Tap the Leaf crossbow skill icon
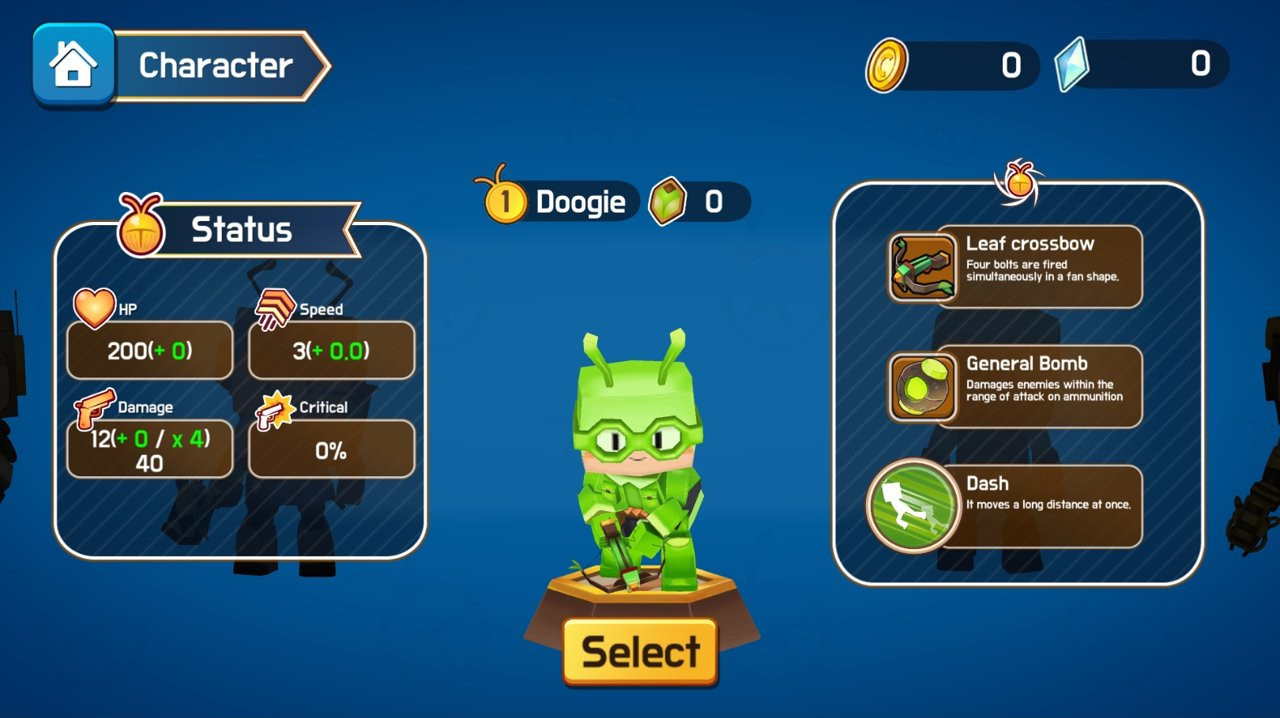 (x=922, y=267)
